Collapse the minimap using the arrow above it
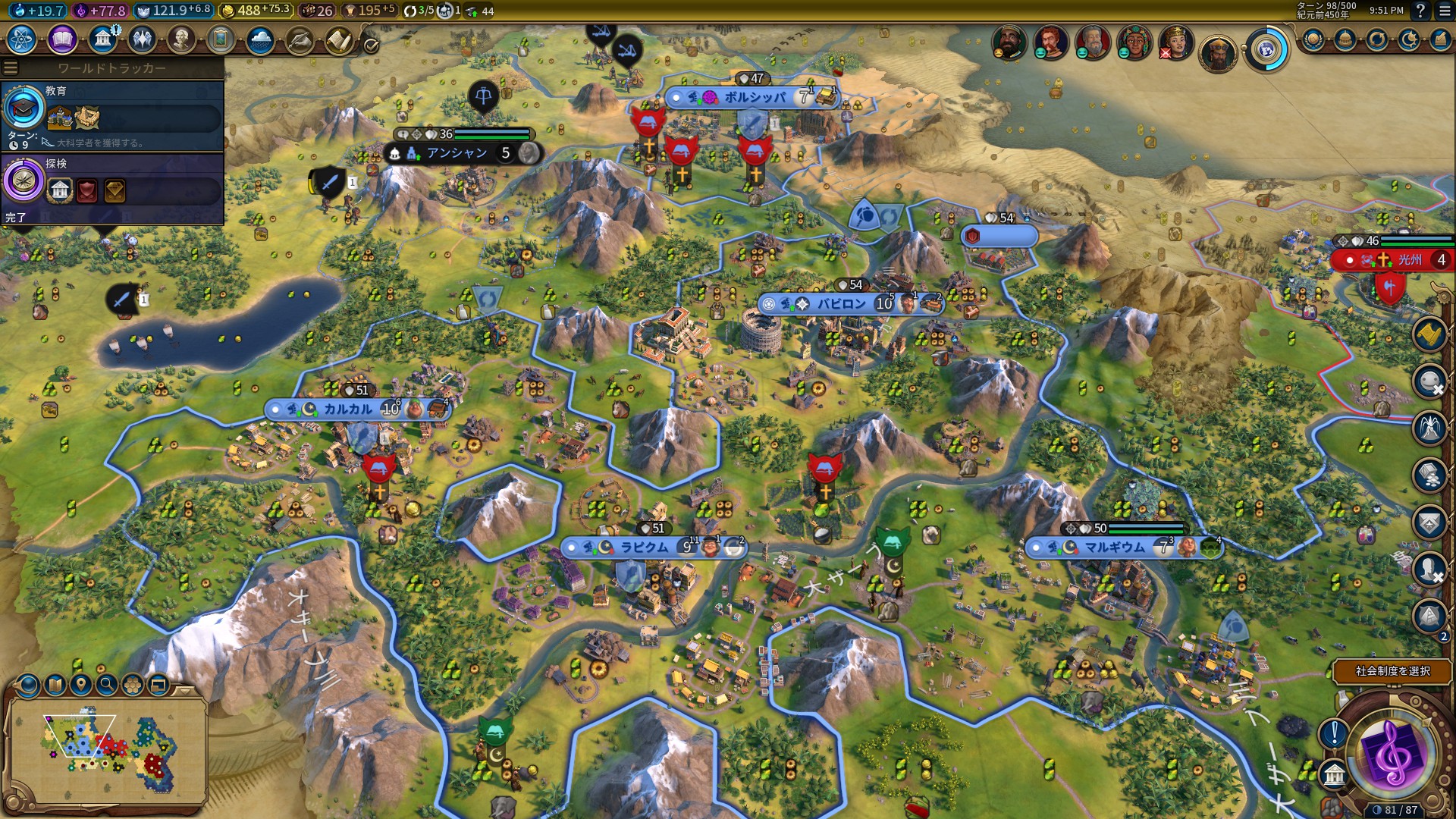 tap(185, 692)
